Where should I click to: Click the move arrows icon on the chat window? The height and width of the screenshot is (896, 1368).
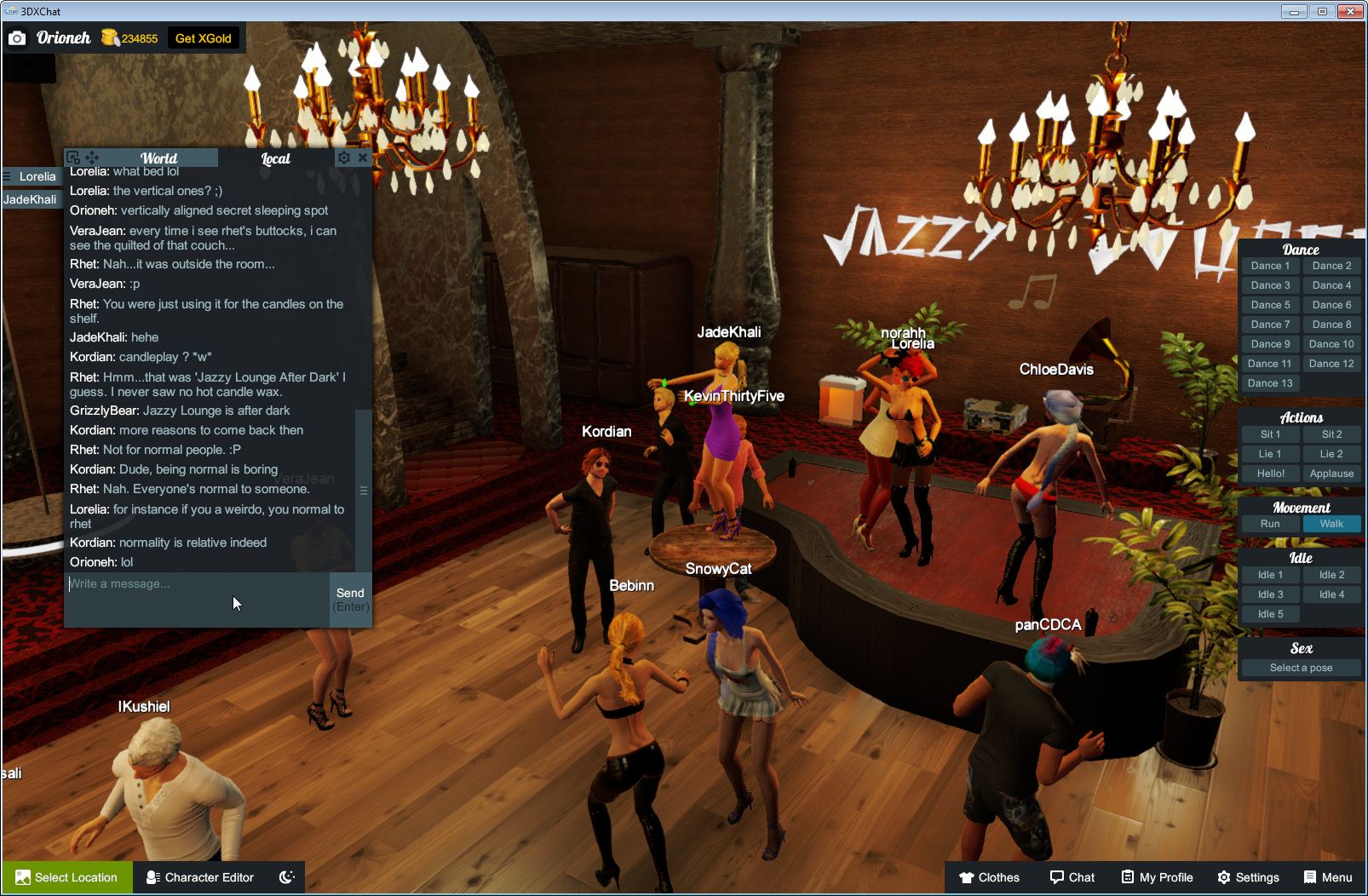tap(89, 158)
